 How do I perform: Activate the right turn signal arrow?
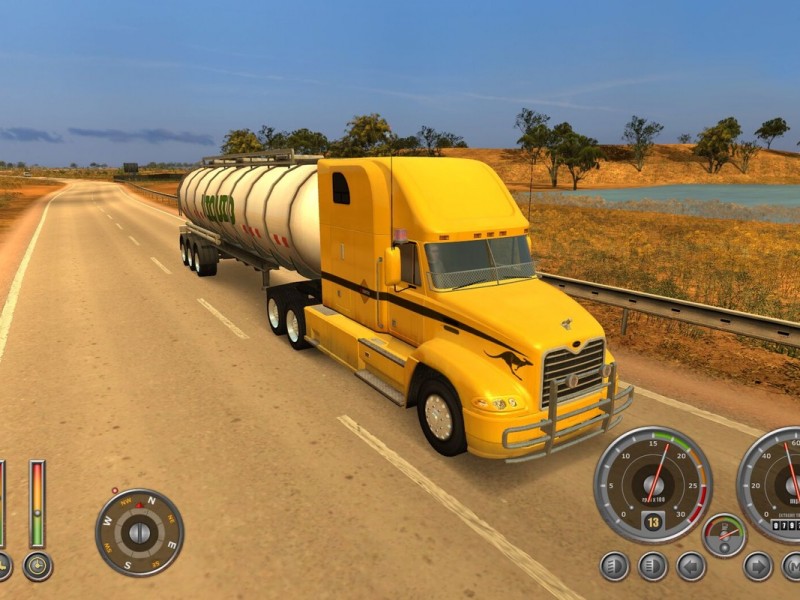(758, 566)
